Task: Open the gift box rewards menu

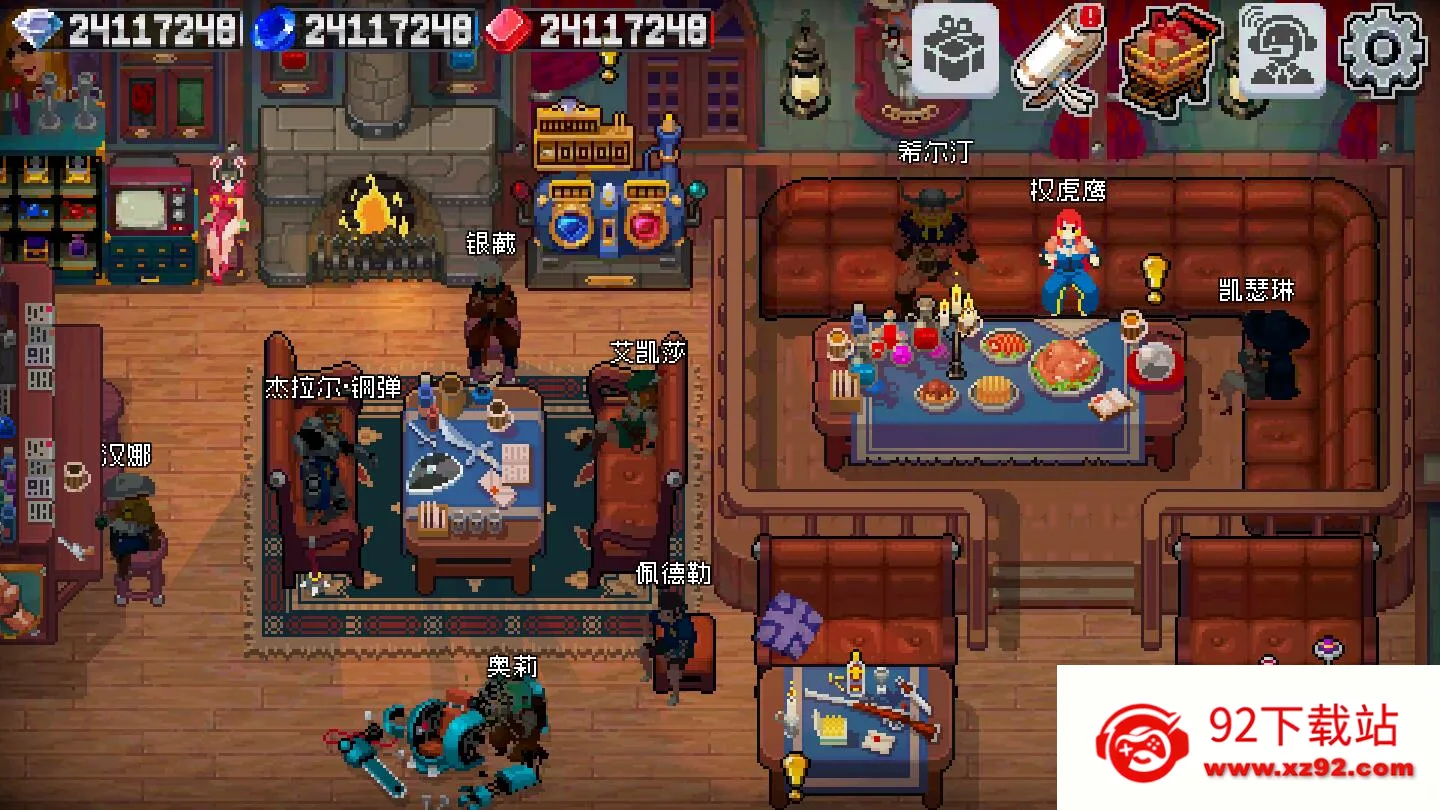Action: (954, 49)
